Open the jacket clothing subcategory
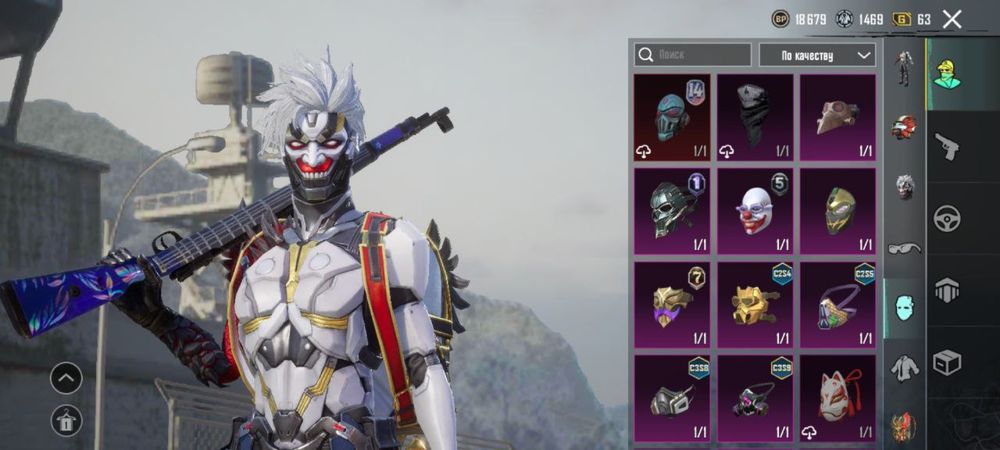Image resolution: width=1000 pixels, height=450 pixels. coord(905,367)
